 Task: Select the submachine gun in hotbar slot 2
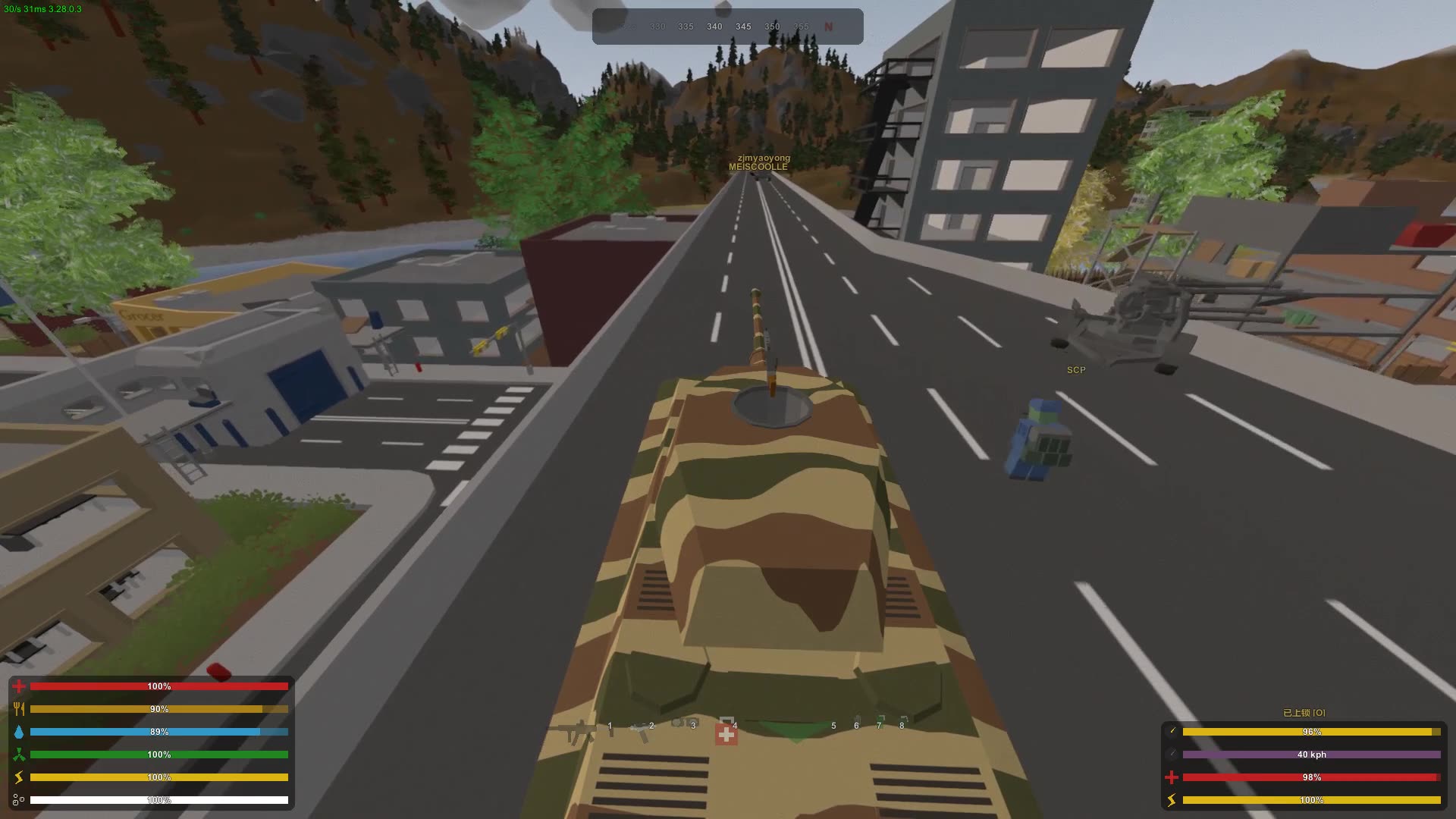pos(641,730)
